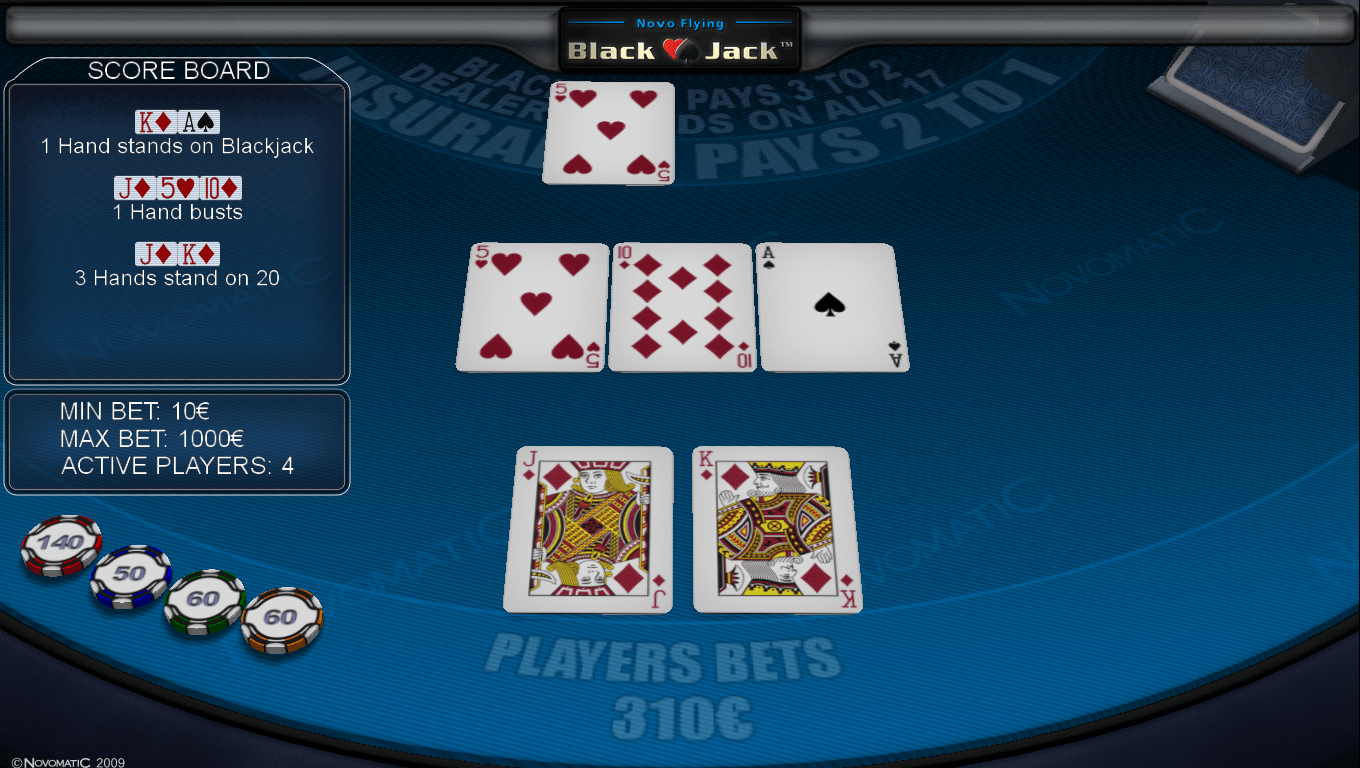Click the SCORE BOARD title

pos(180,71)
